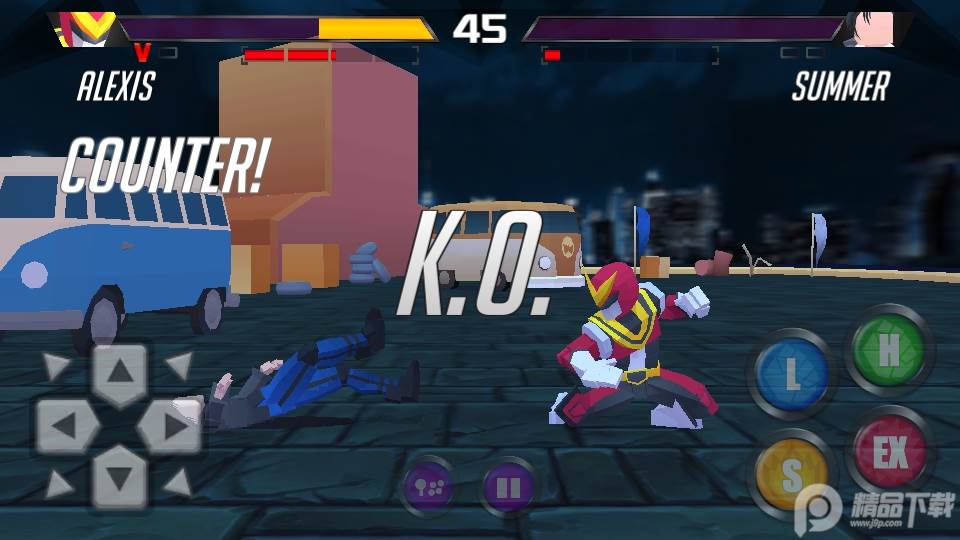Image resolution: width=960 pixels, height=540 pixels.
Task: Tap the green H attack button
Action: tap(889, 350)
